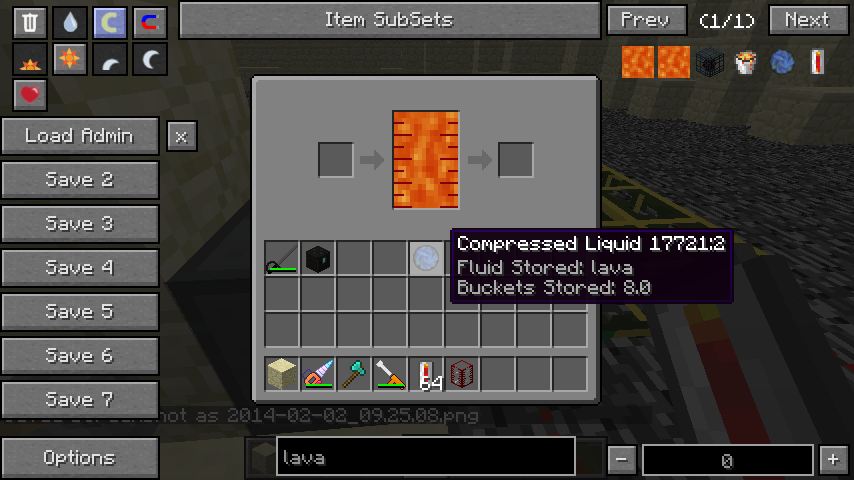Toggle the magnet mode button
Screen dimensions: 854x480
149,22
